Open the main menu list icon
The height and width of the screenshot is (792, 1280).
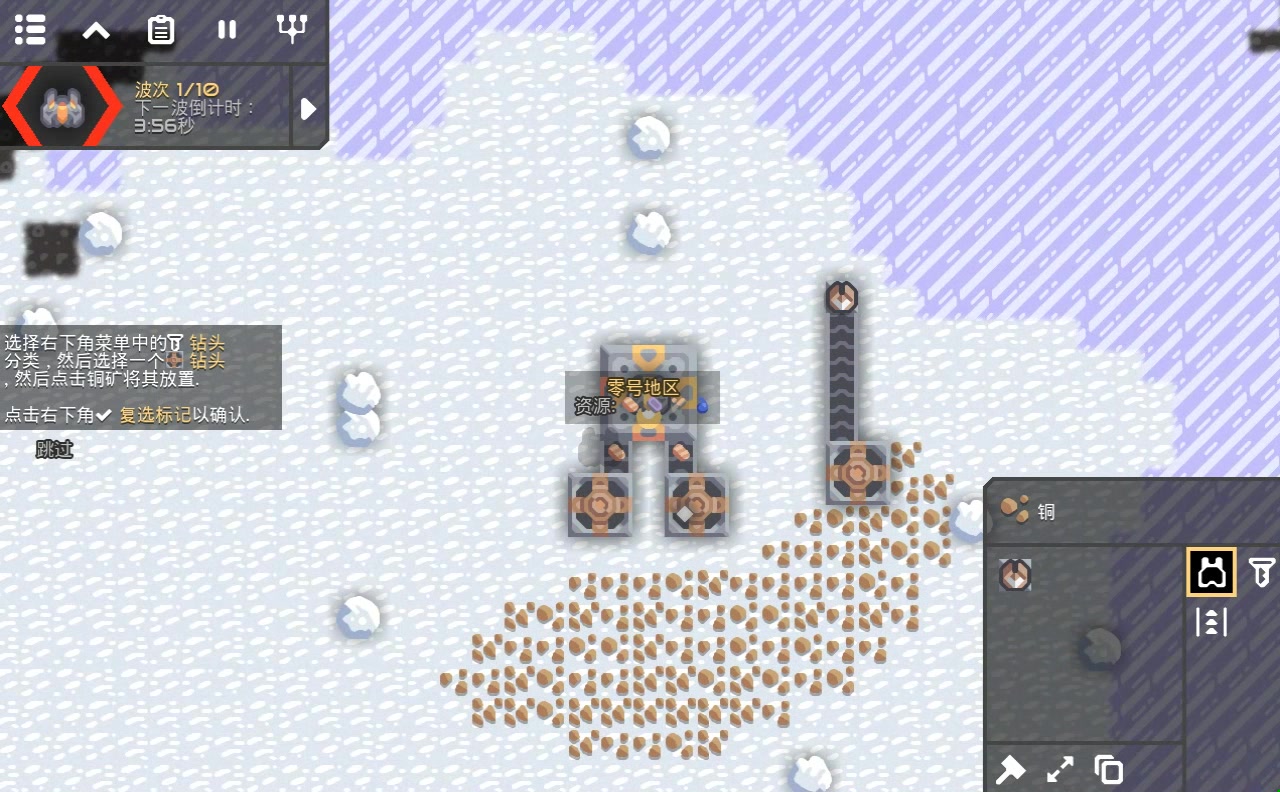30,30
